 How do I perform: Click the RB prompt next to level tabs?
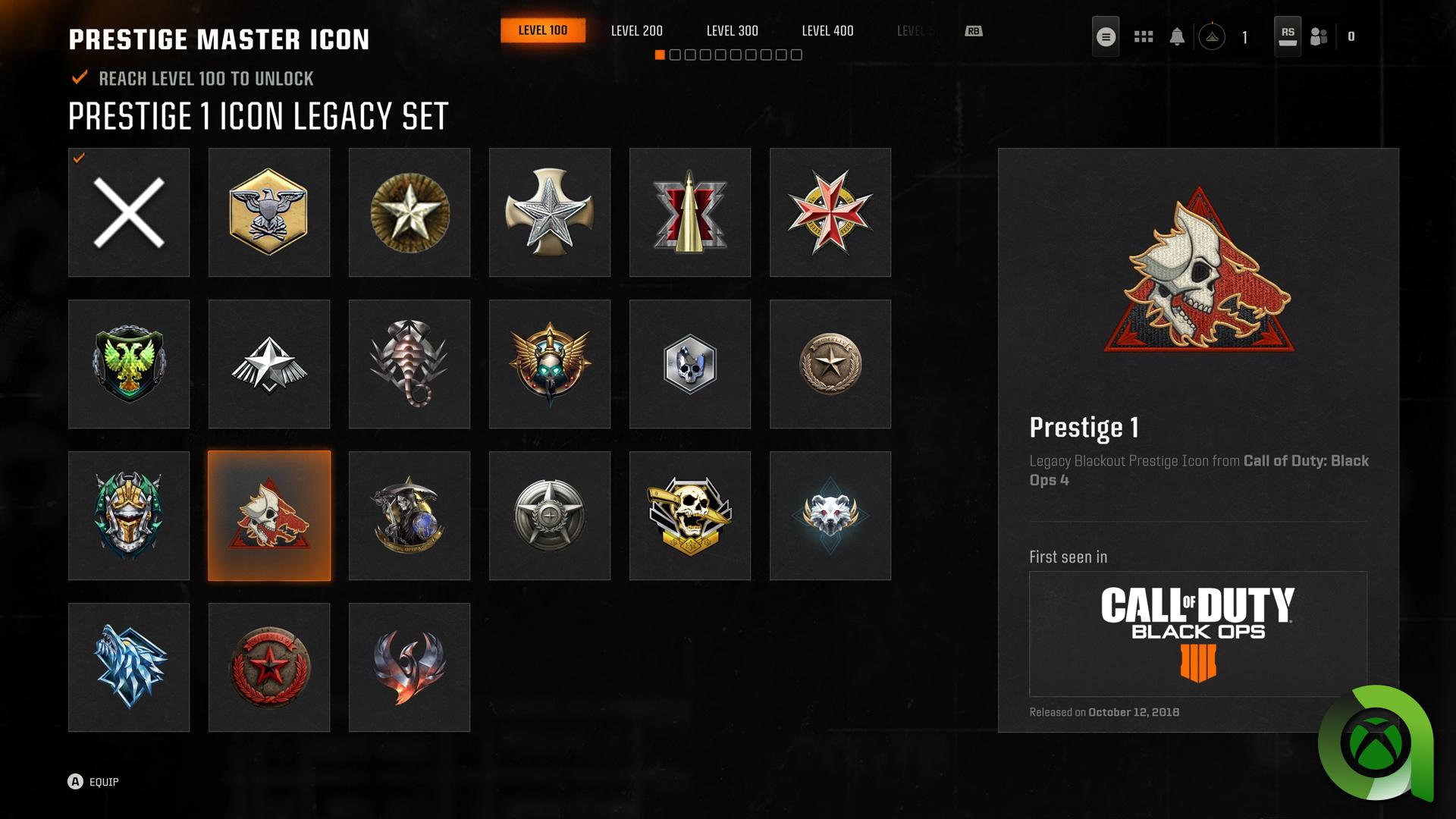(x=974, y=31)
